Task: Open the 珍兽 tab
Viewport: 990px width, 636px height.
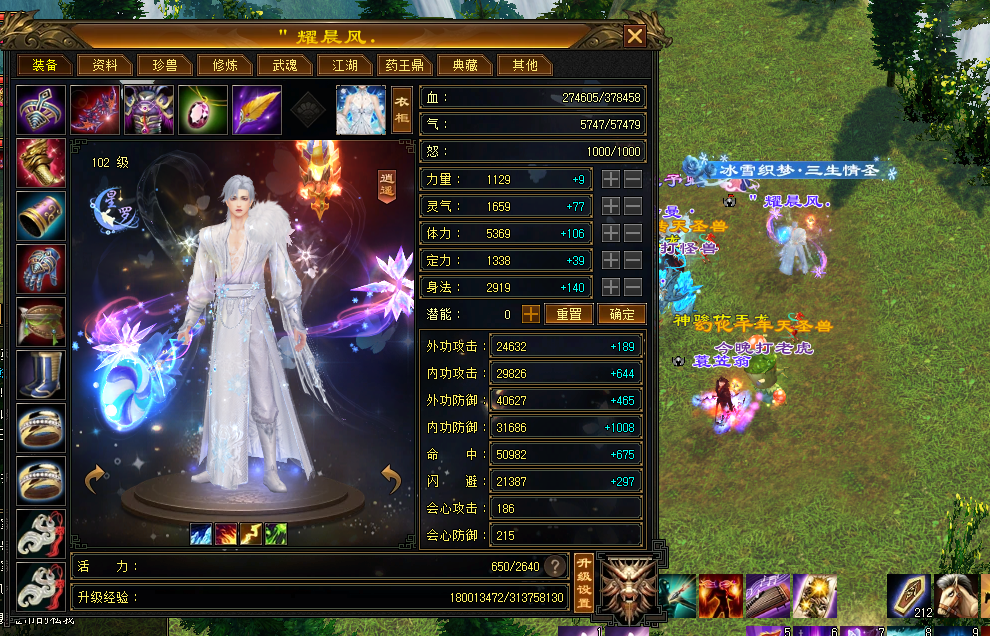Action: pyautogui.click(x=165, y=65)
